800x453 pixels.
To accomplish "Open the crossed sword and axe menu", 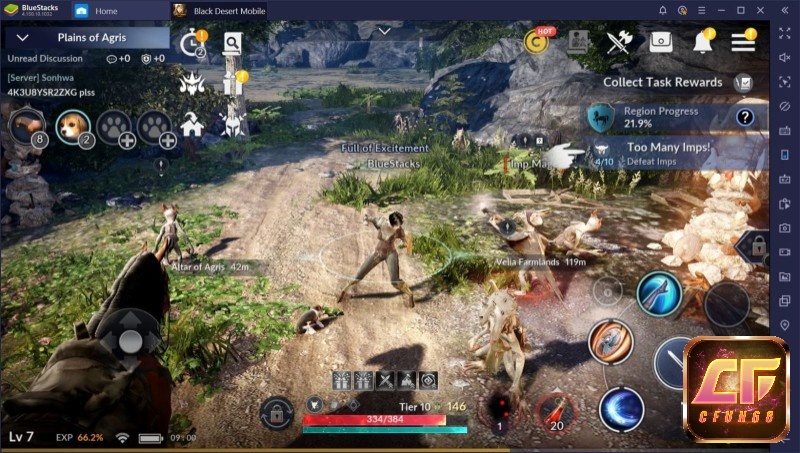I will (x=619, y=42).
